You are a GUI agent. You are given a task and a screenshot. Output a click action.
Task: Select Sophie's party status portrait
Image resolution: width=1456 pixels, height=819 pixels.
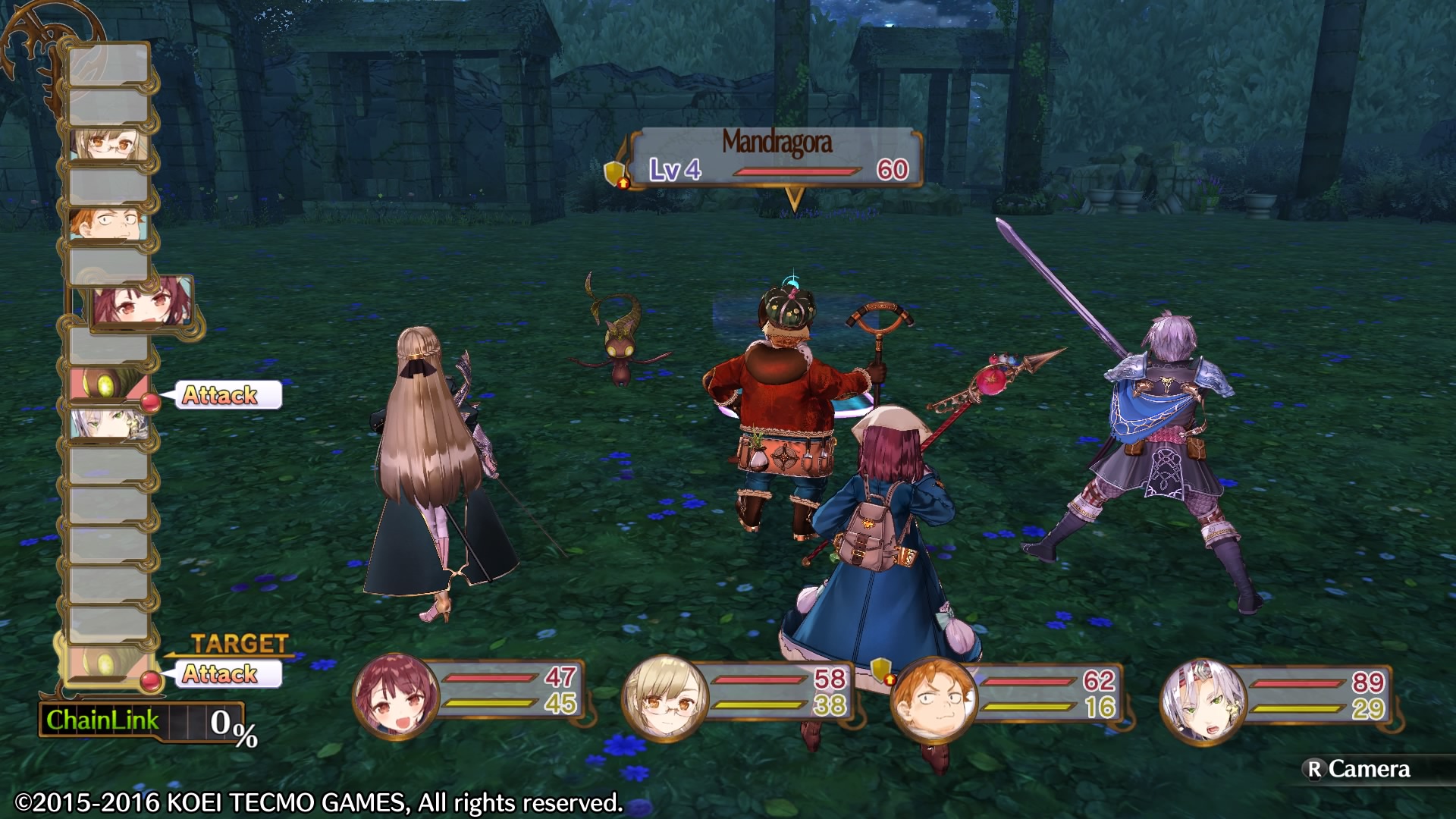click(396, 696)
